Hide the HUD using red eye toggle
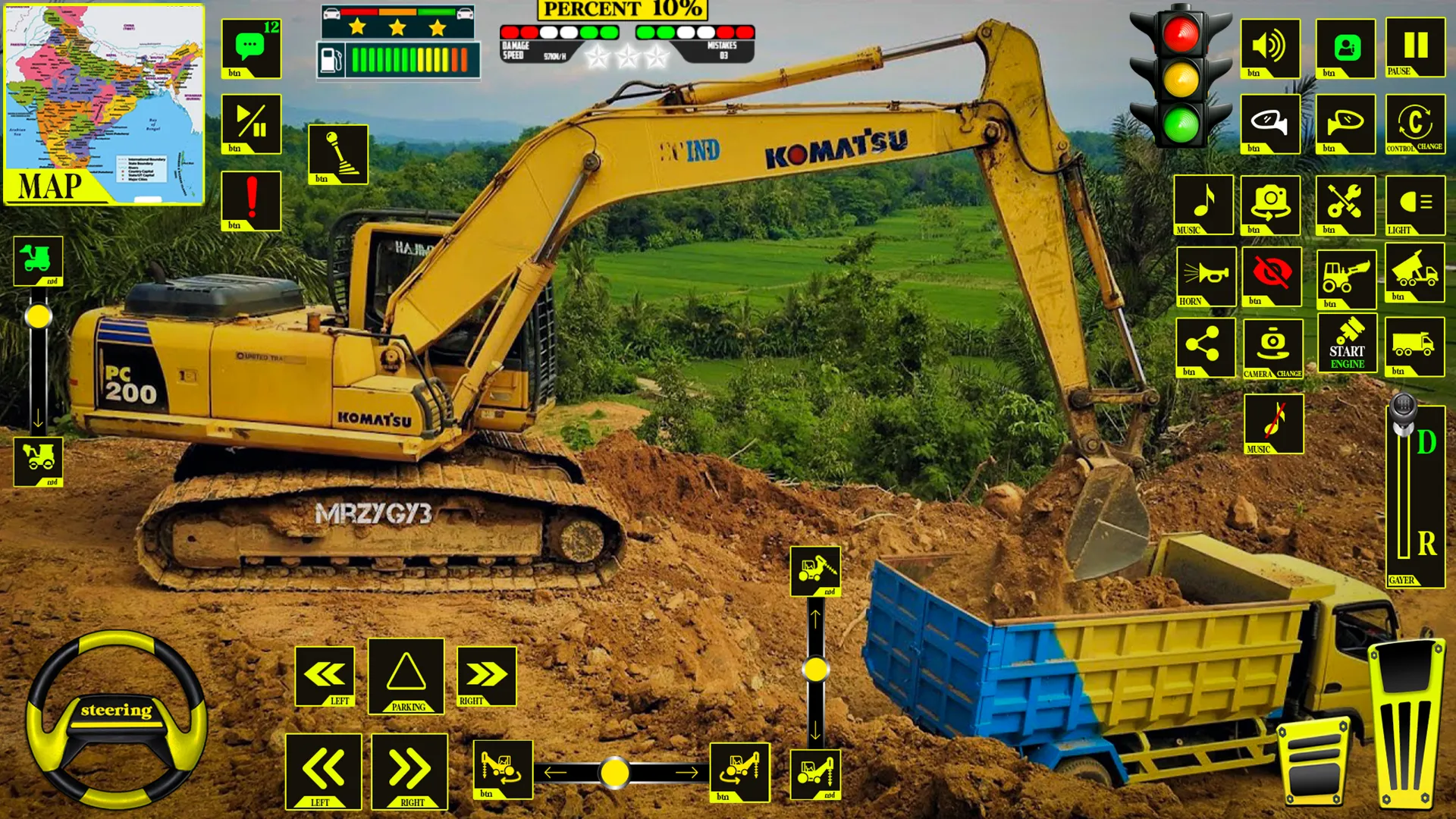The width and height of the screenshot is (1456, 819). click(x=1271, y=277)
